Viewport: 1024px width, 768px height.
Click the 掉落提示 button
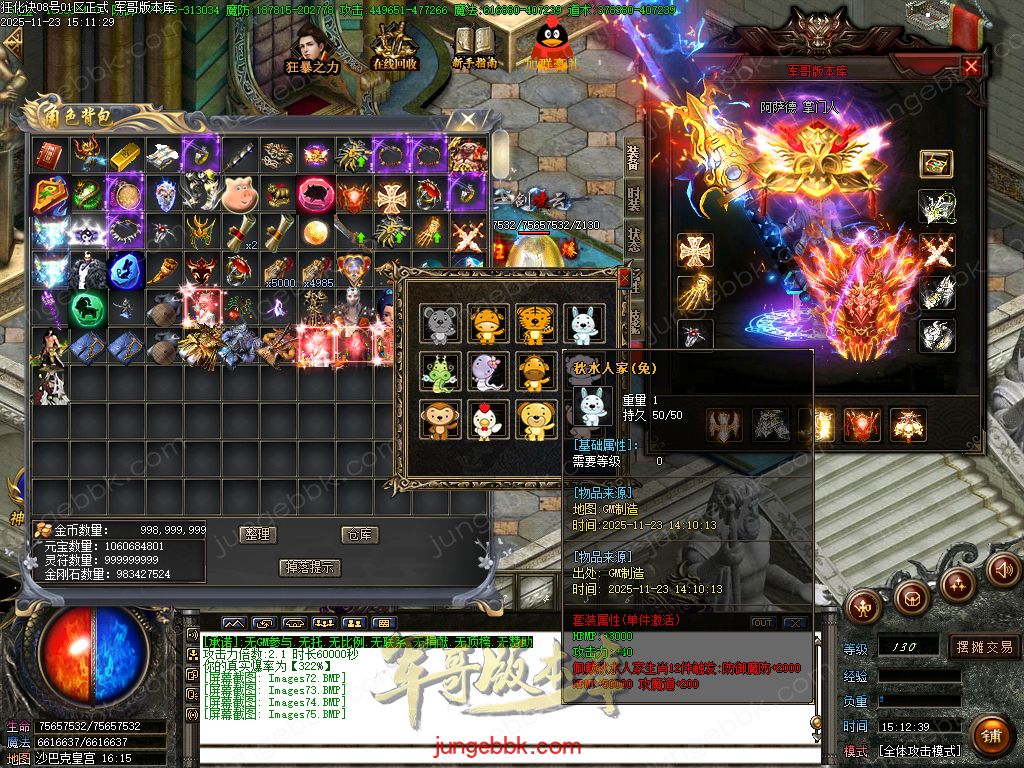pyautogui.click(x=310, y=567)
